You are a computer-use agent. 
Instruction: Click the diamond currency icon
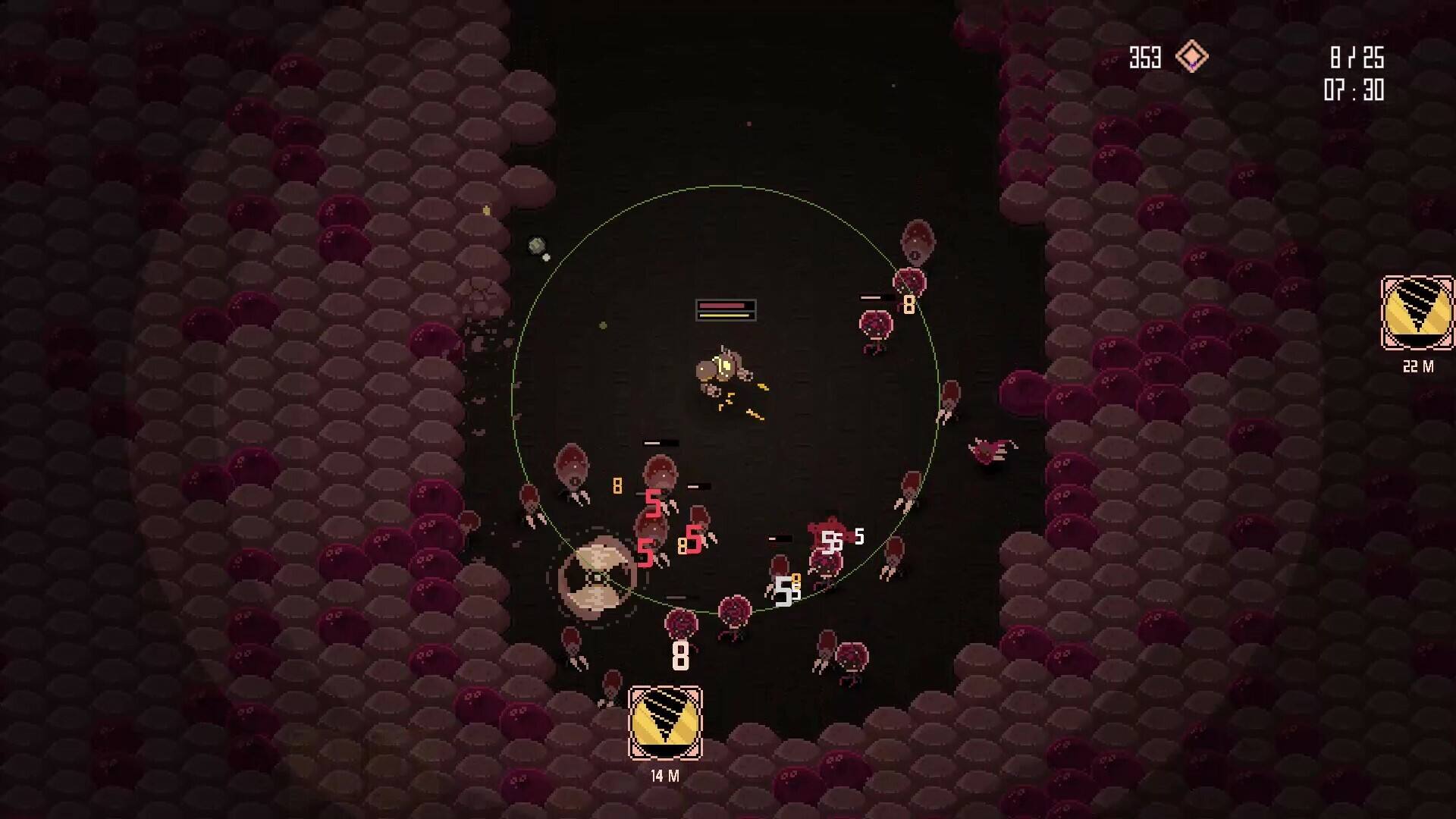(x=1191, y=57)
